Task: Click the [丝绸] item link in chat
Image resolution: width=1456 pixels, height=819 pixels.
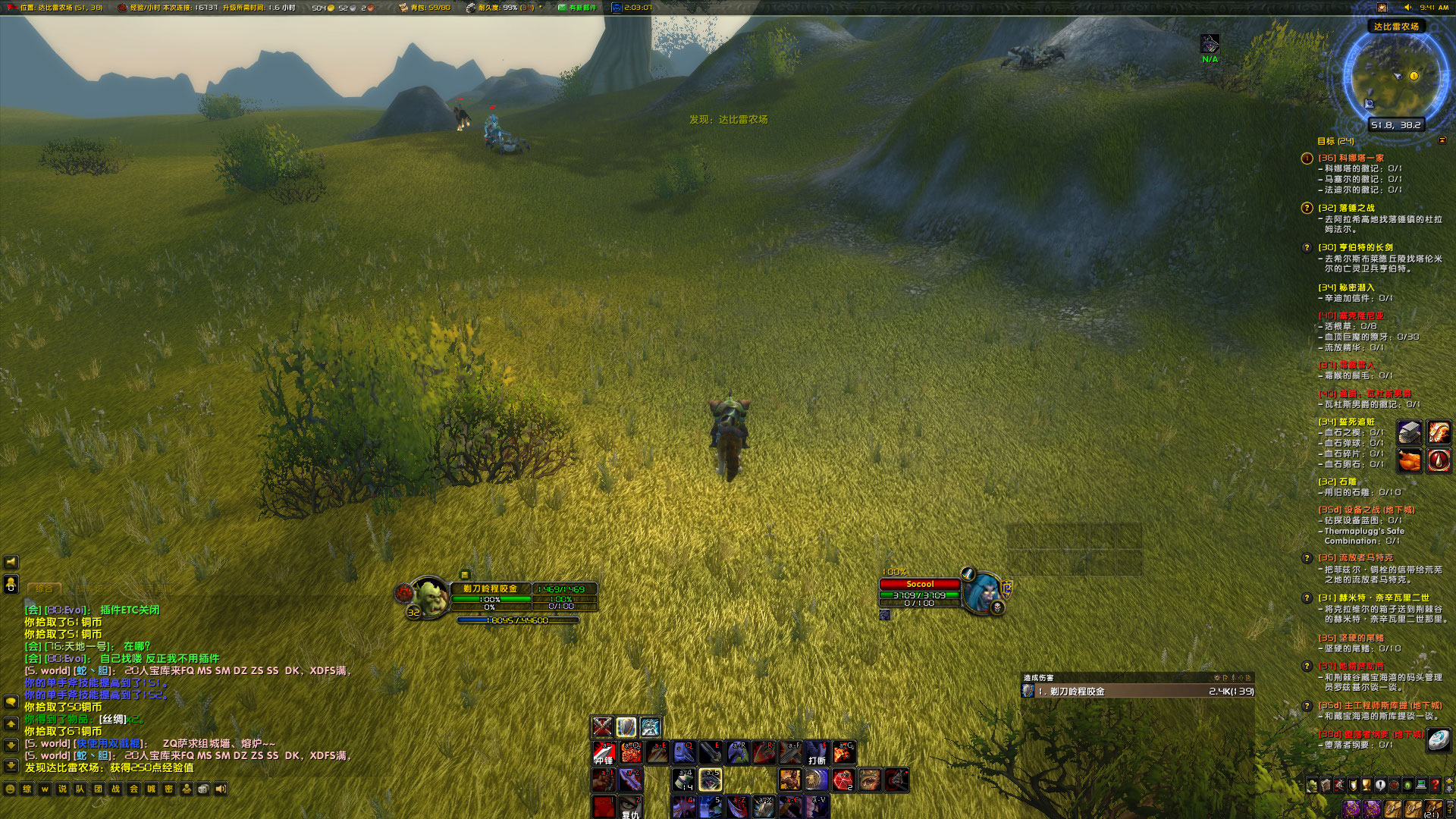Action: click(112, 720)
